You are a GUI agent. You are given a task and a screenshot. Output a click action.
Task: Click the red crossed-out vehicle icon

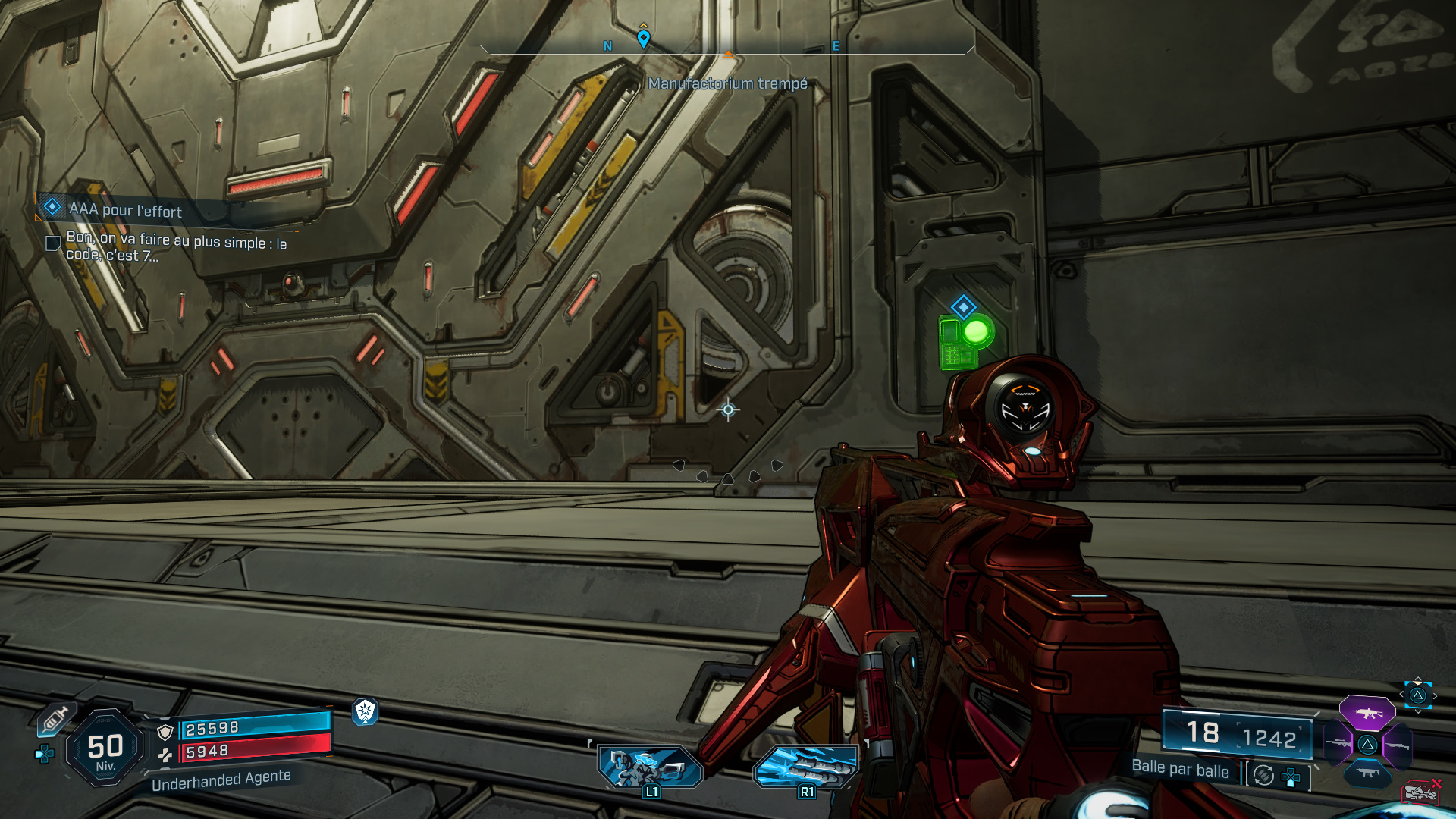tap(1420, 792)
